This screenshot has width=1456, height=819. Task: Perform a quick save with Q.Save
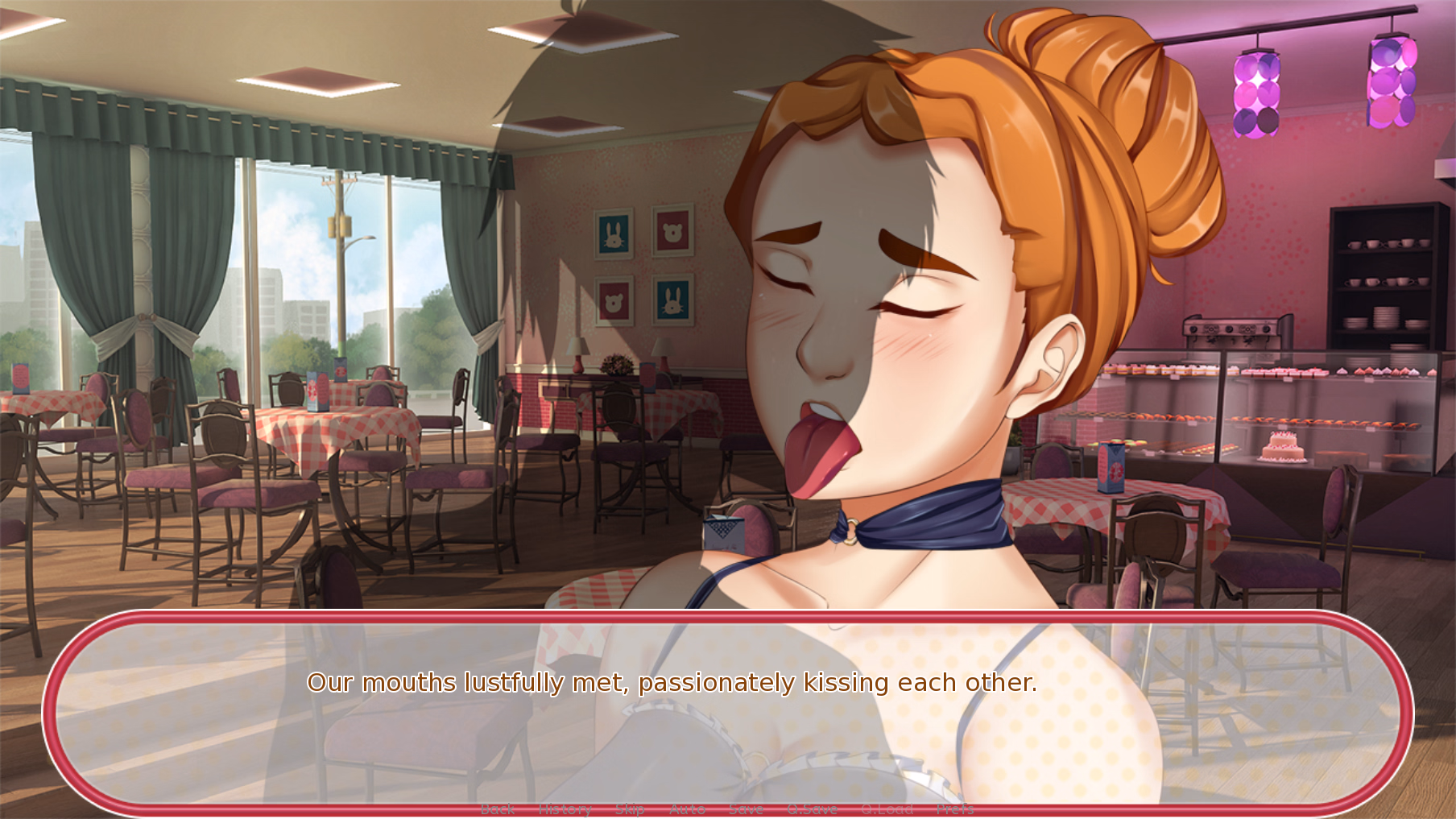tap(813, 809)
